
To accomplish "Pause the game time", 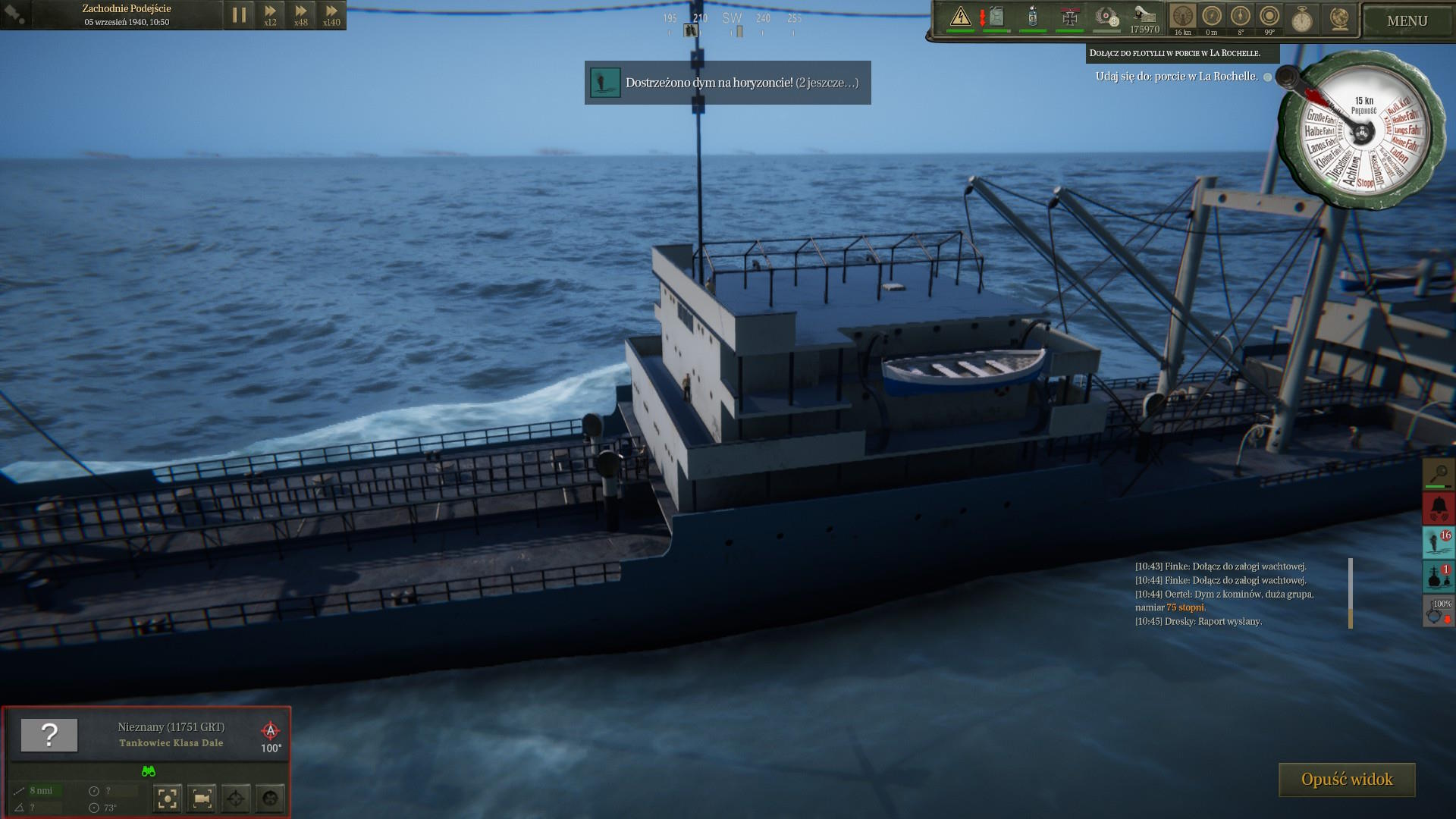I will tap(239, 14).
